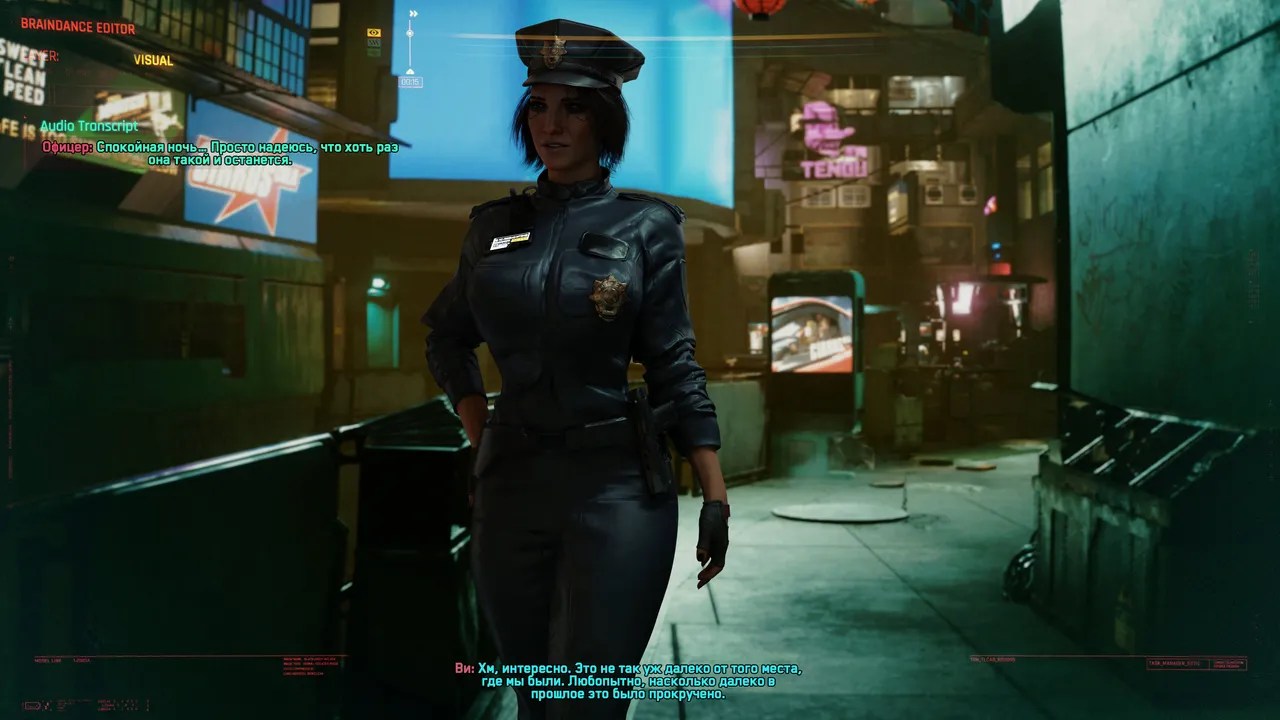
Task: Click the circular marker on the timeline
Action: pos(410,34)
